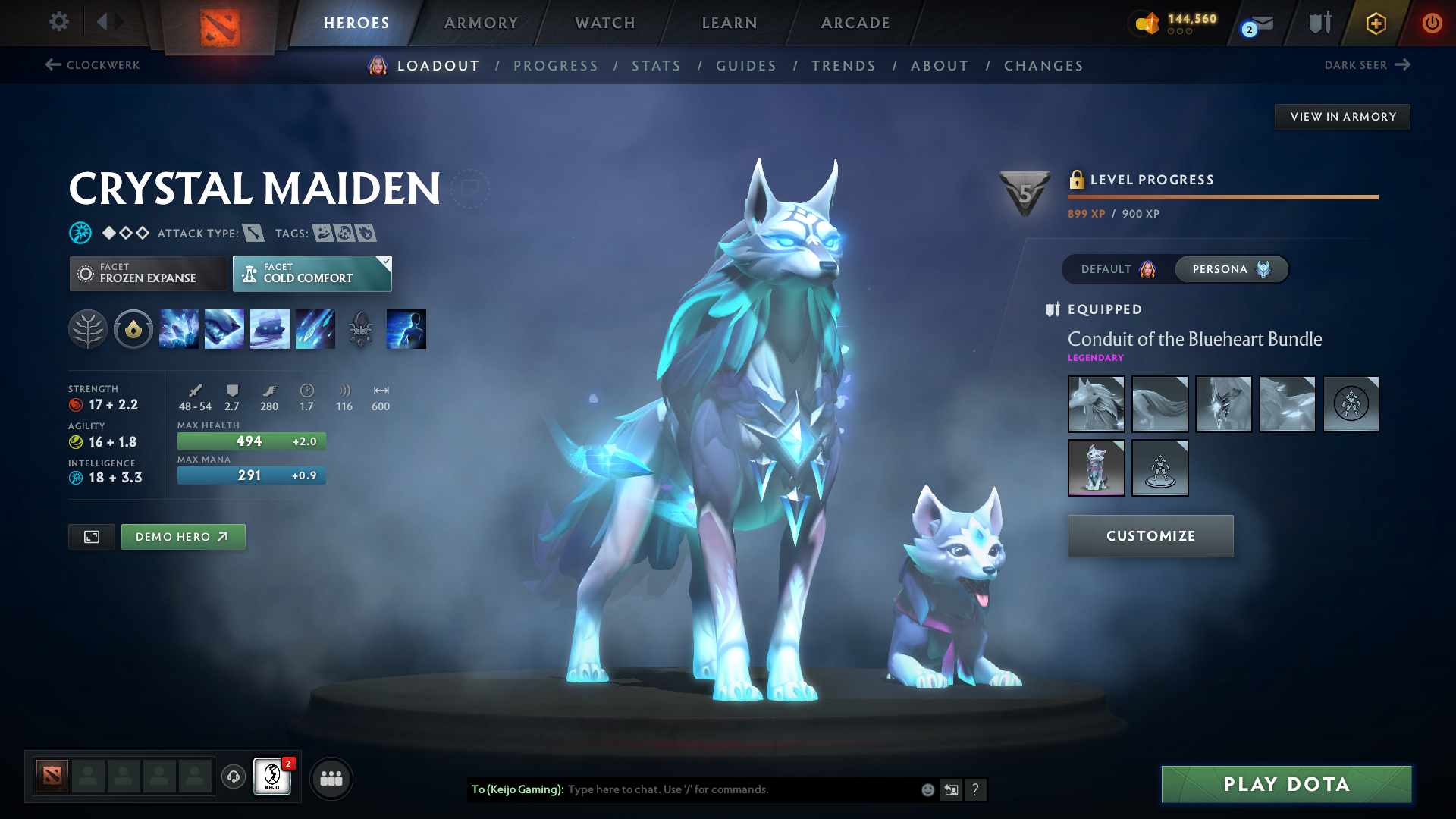Select the wolf head cosmetic thumbnail
1456x819 pixels.
click(1096, 404)
